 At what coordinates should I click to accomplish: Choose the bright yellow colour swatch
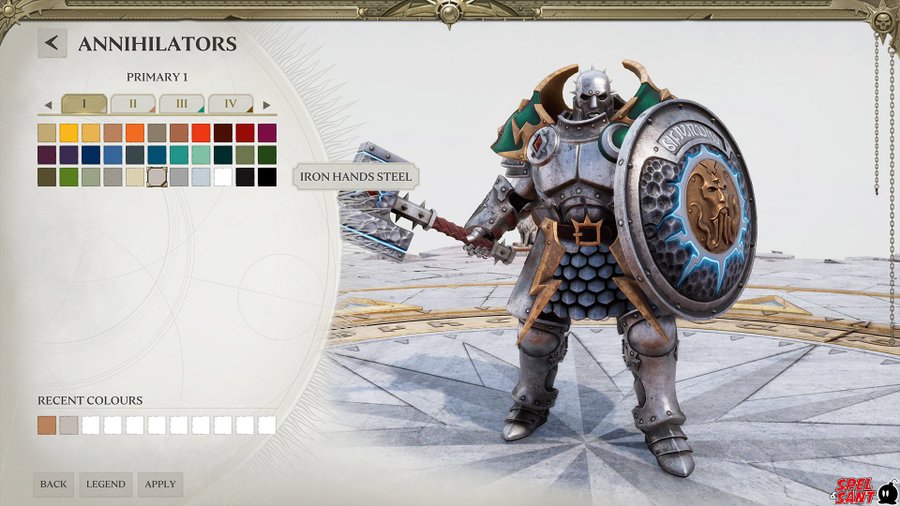(69, 132)
